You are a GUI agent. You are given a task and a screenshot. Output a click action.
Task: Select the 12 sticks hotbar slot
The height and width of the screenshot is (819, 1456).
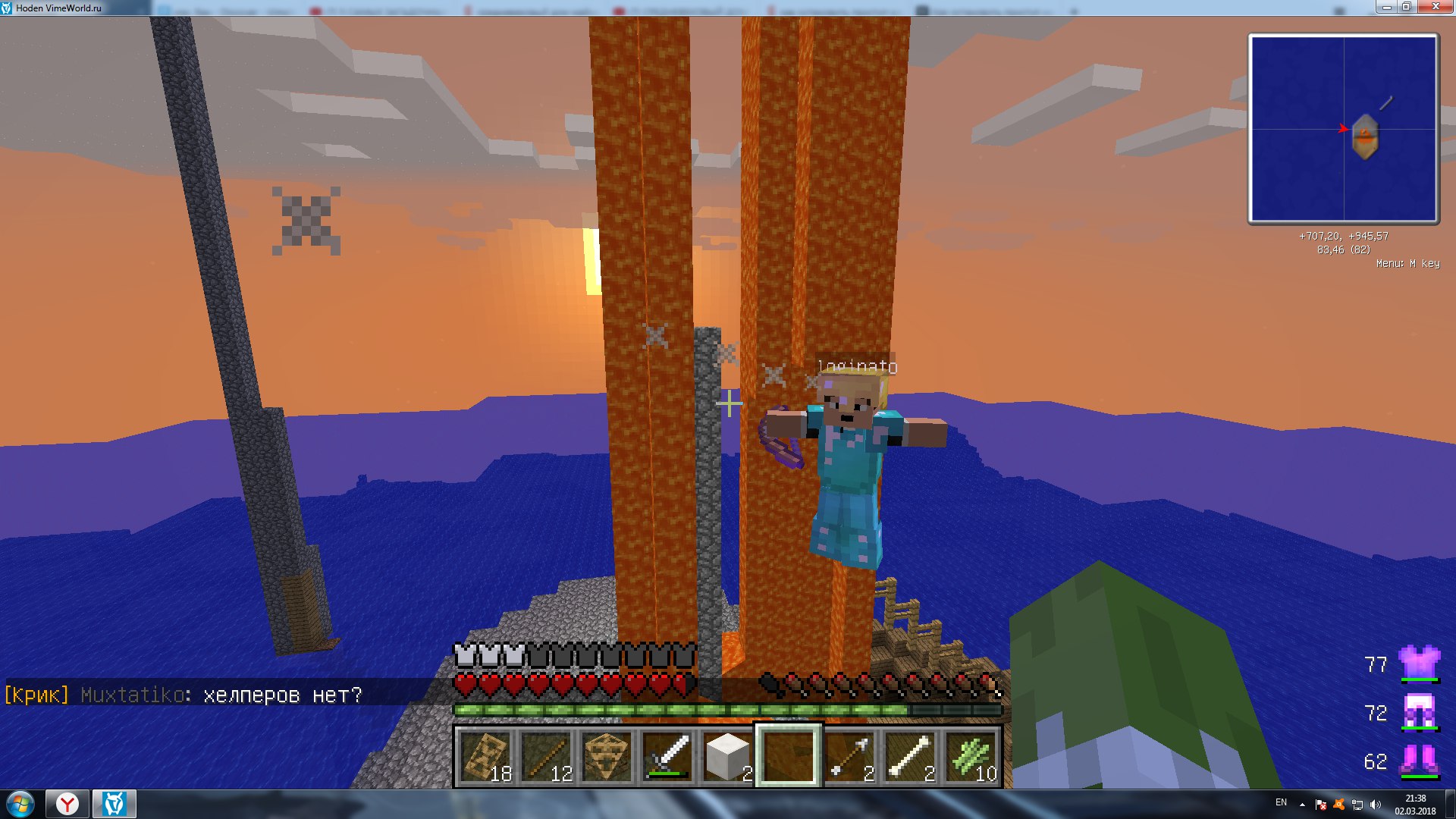pyautogui.click(x=546, y=757)
